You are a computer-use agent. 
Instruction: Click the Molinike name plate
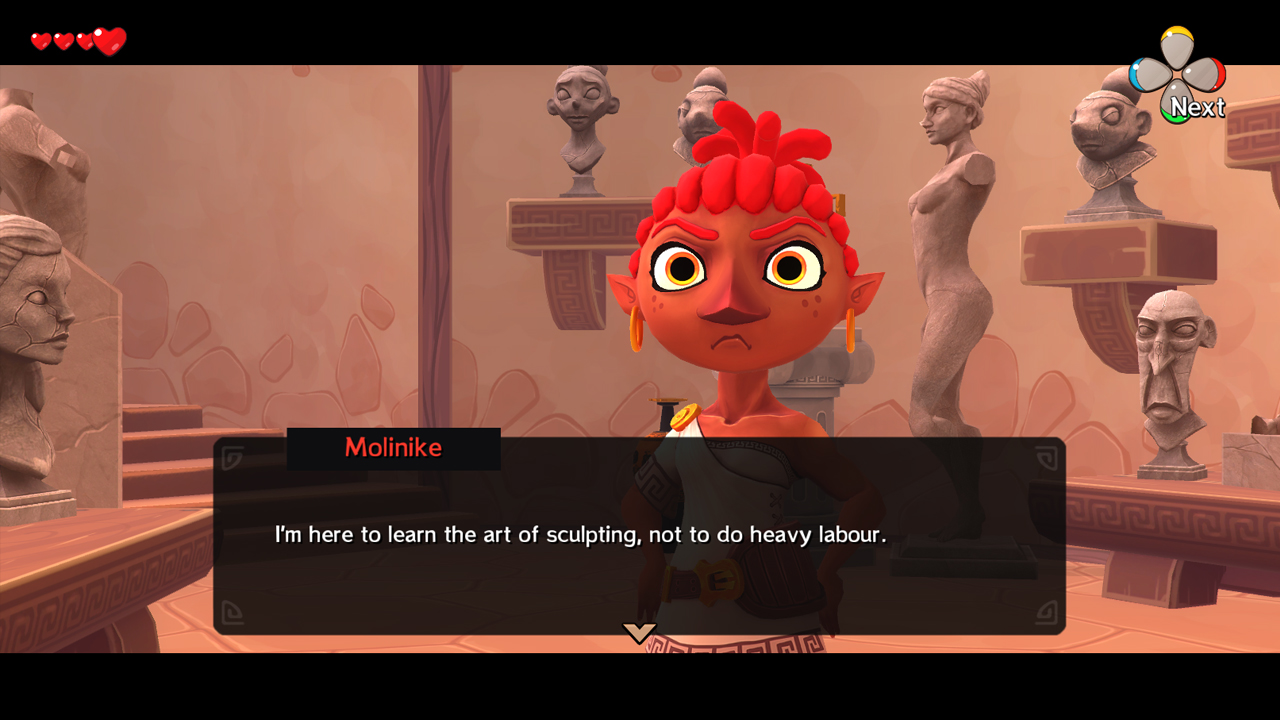[x=393, y=448]
